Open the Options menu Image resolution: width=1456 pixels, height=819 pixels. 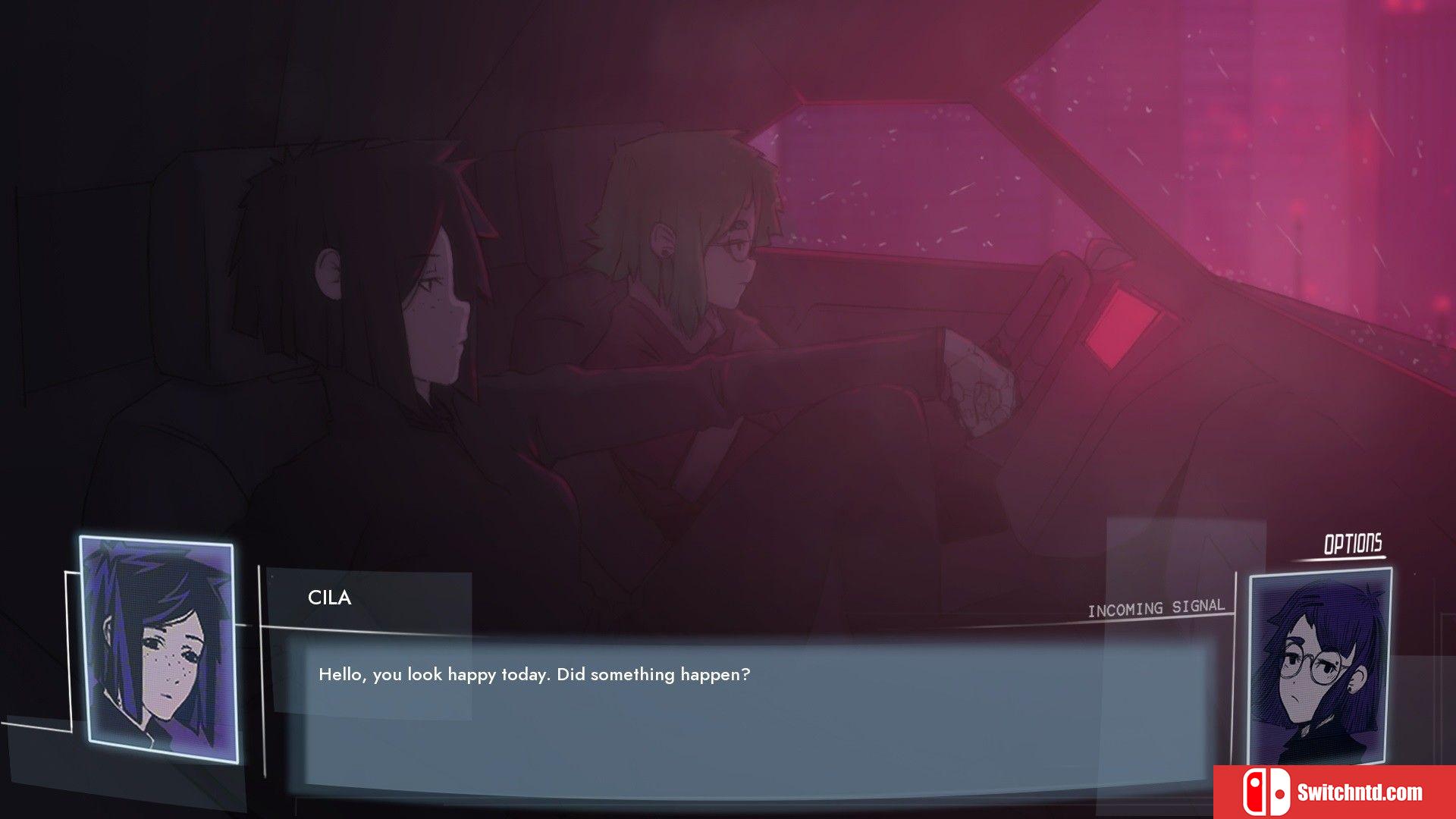tap(1352, 544)
